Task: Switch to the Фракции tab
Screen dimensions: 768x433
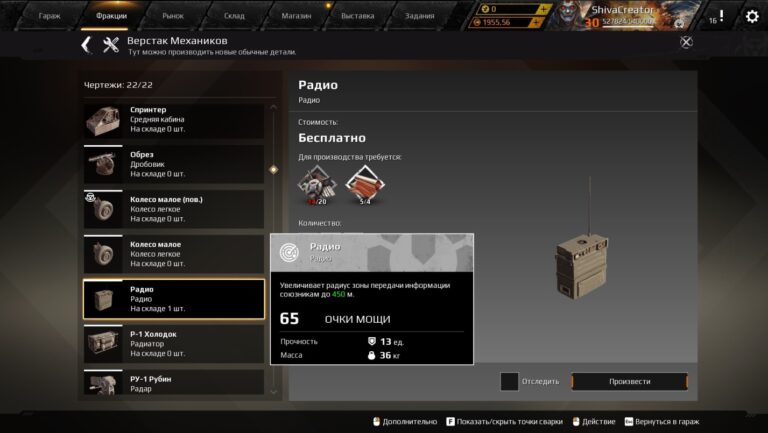Action: (x=111, y=16)
